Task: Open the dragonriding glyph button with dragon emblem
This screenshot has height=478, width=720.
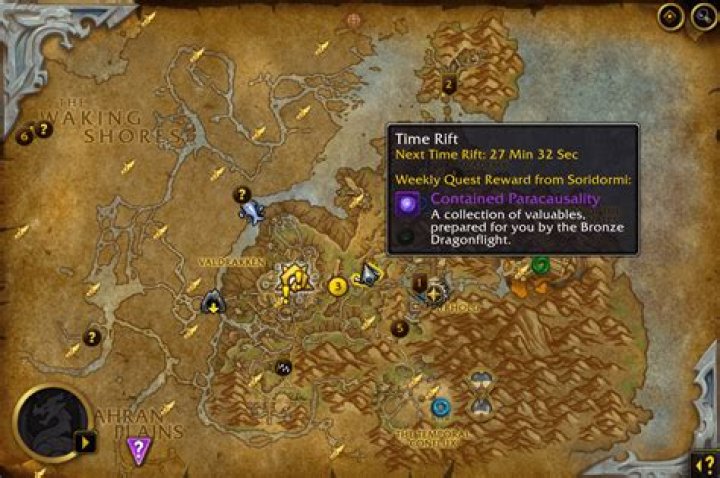Action: pyautogui.click(x=48, y=422)
